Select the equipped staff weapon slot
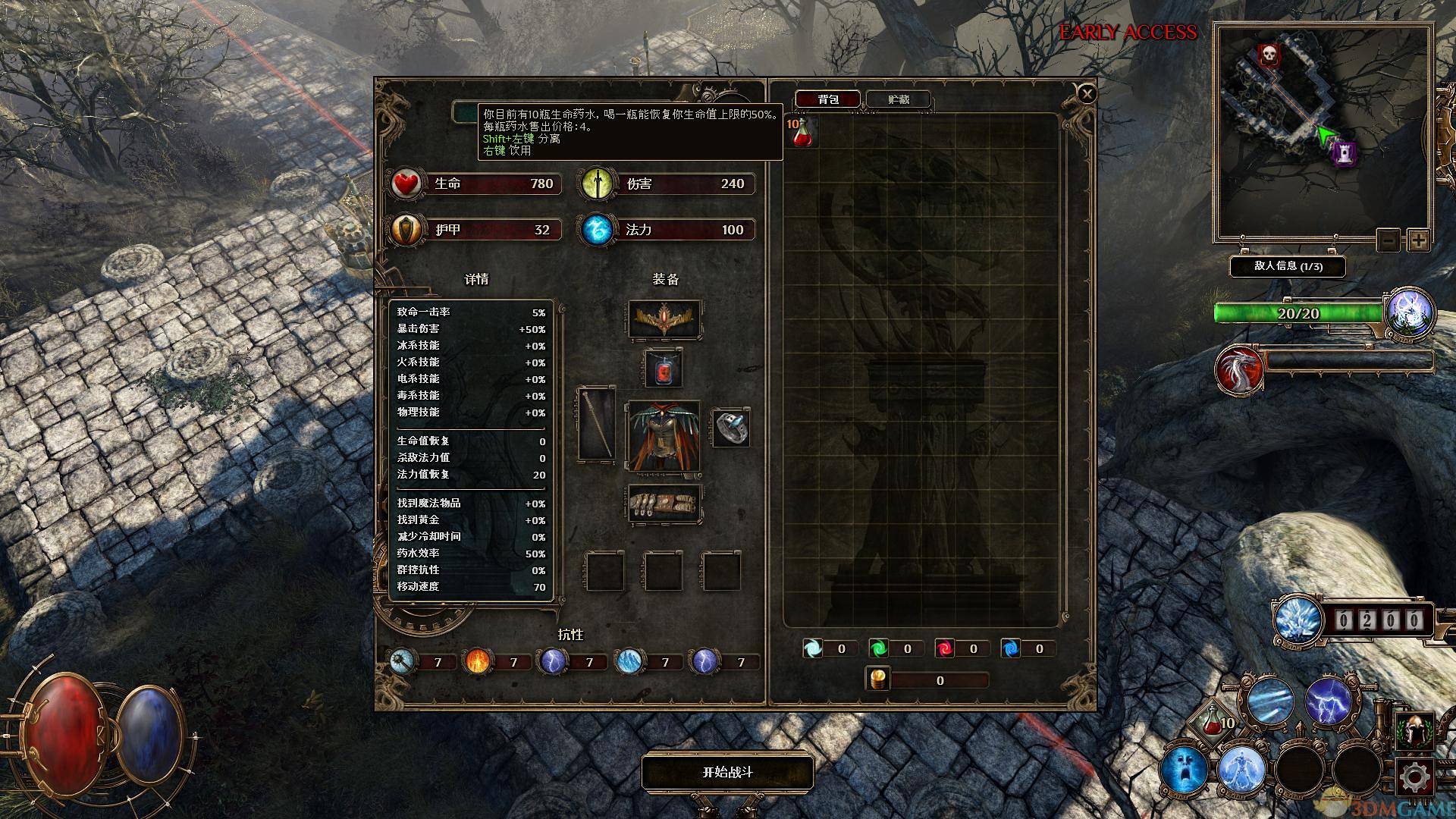The width and height of the screenshot is (1456, 819). (596, 424)
